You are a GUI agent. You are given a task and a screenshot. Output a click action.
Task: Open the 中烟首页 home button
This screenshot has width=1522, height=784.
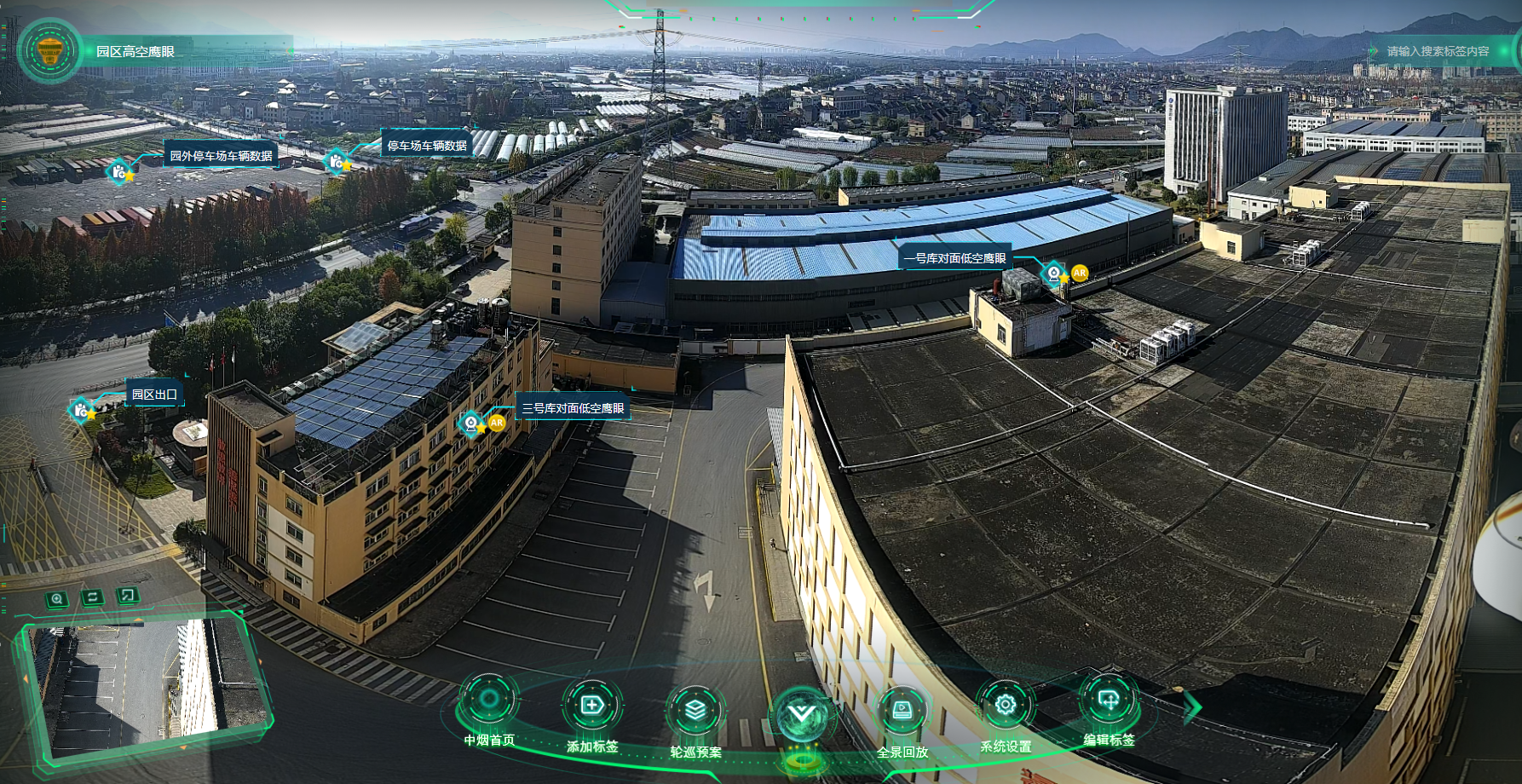pos(489,701)
